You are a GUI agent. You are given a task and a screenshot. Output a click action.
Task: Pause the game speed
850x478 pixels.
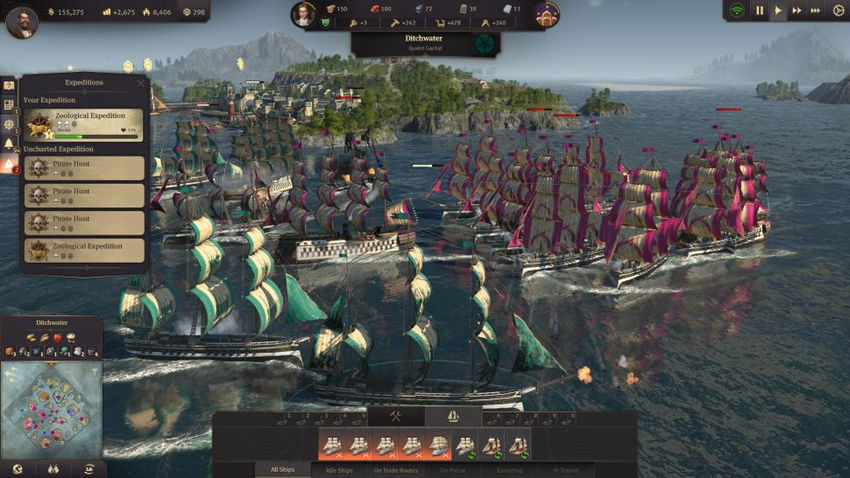tap(759, 11)
